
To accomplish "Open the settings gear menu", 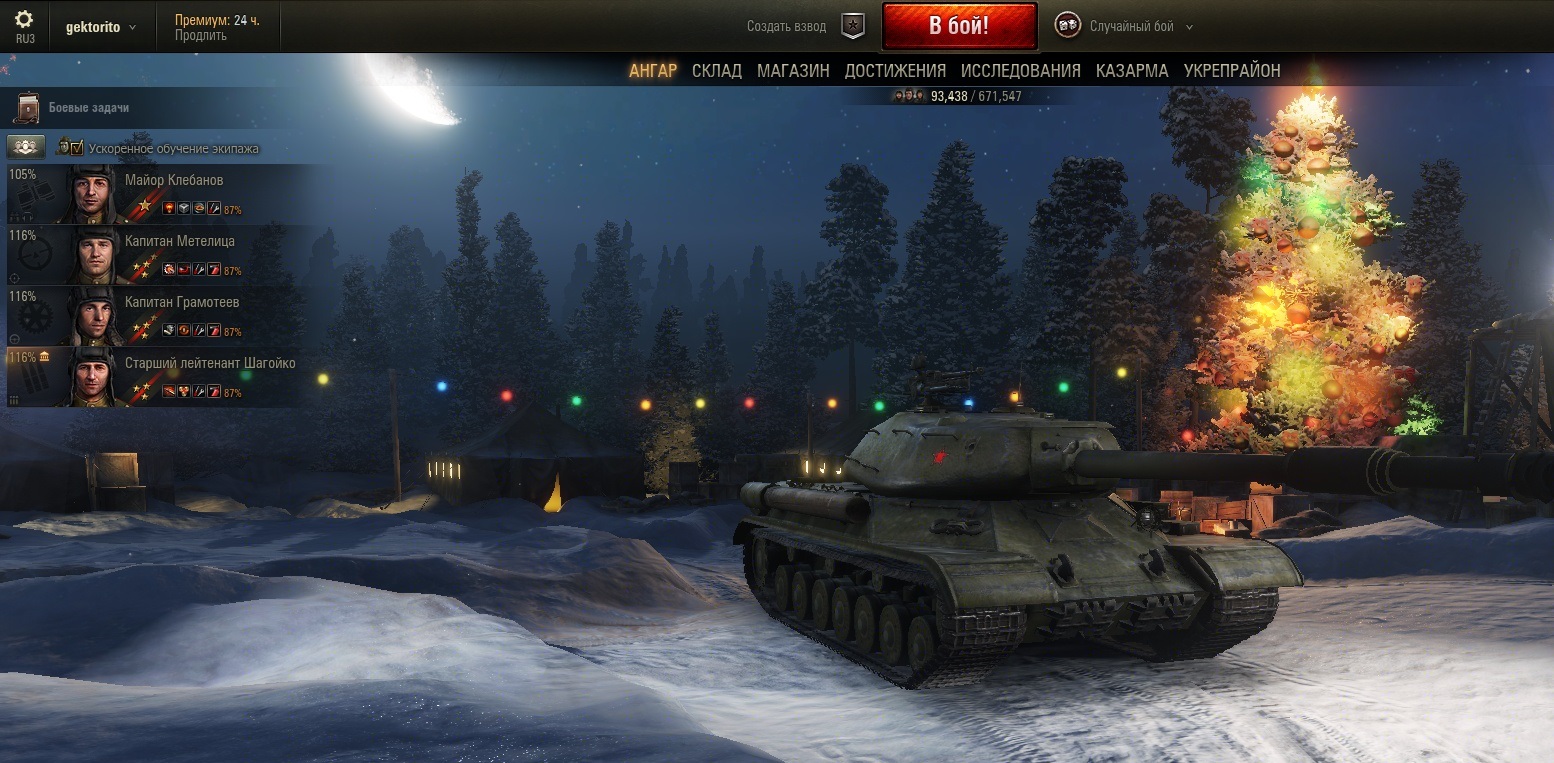I will click(x=24, y=20).
